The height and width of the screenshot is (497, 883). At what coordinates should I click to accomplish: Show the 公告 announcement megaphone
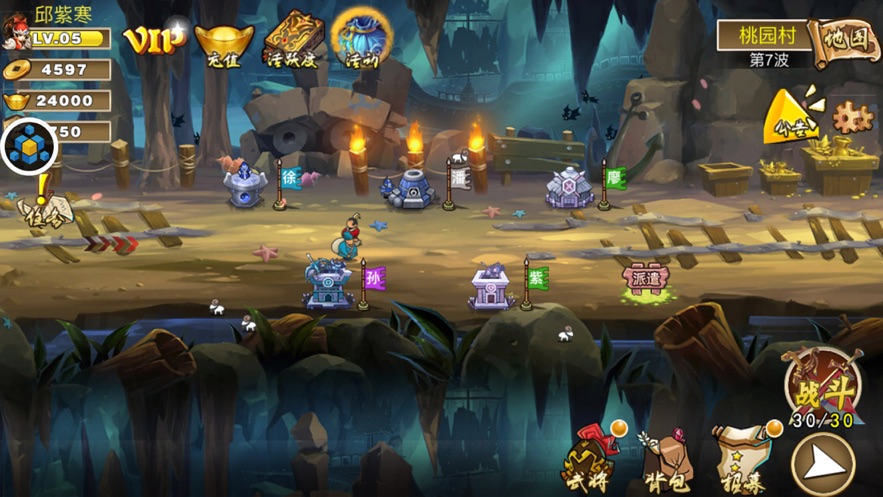coord(791,118)
